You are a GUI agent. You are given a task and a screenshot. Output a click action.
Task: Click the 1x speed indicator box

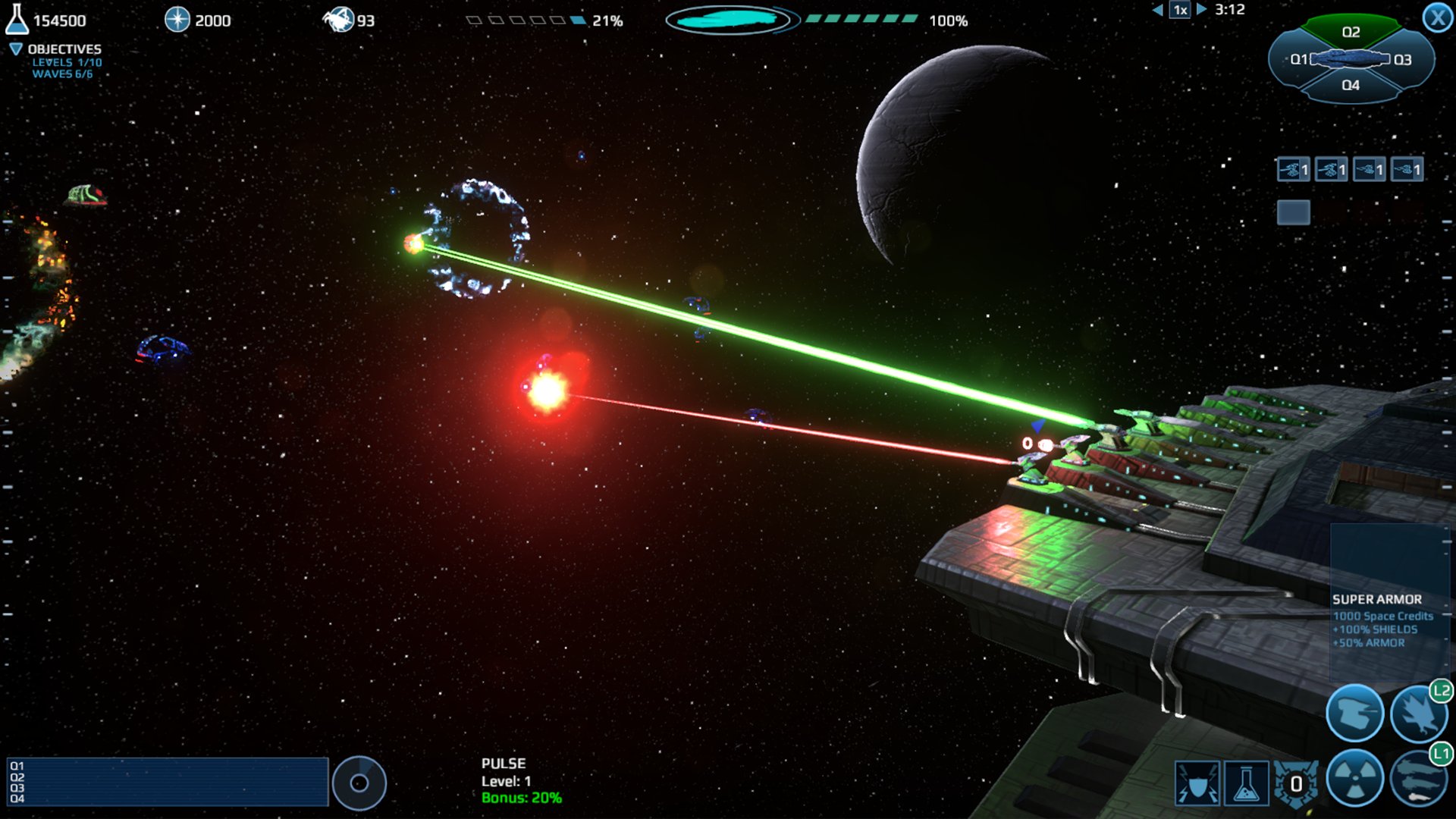point(1180,10)
